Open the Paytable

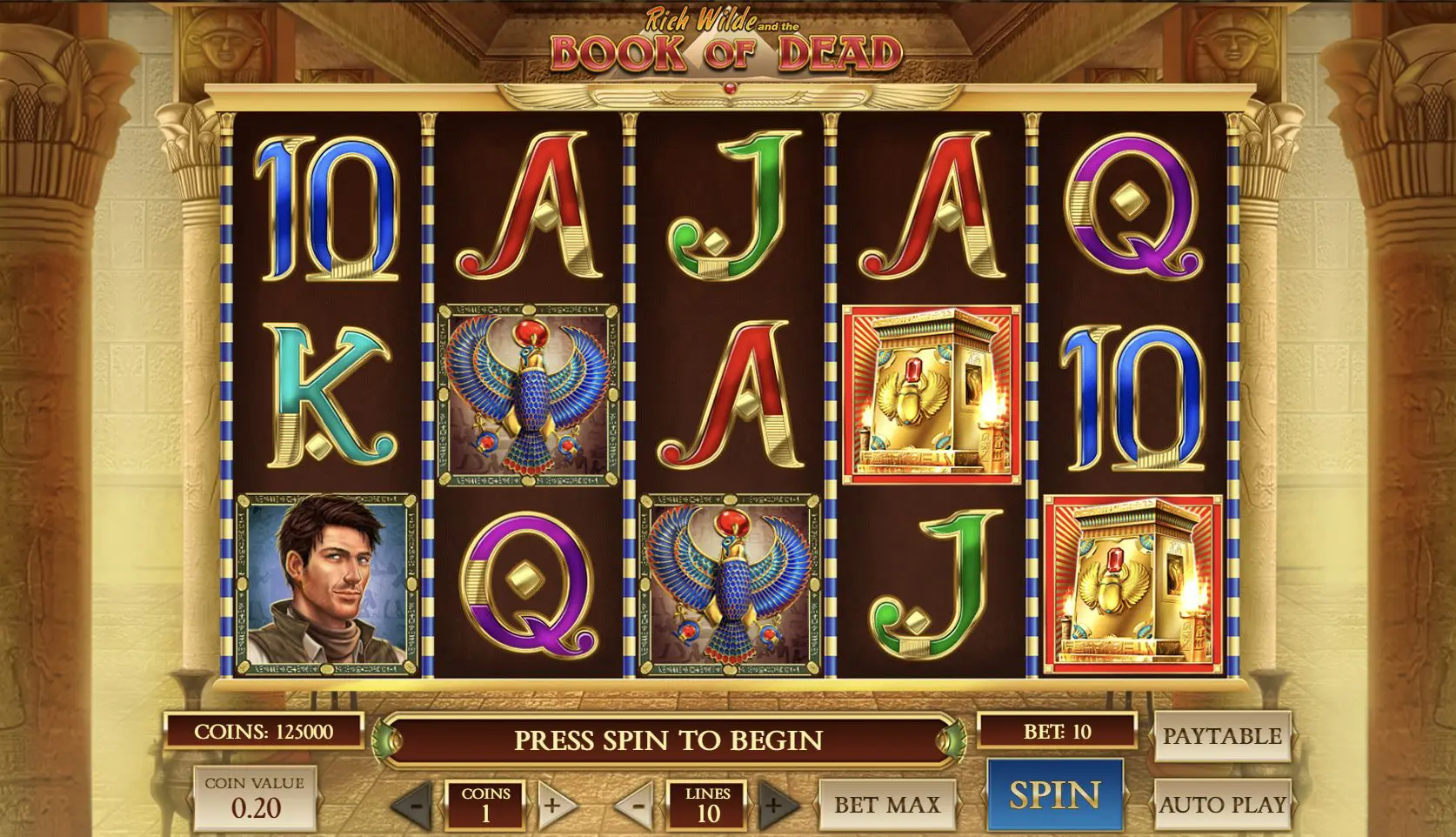tap(1222, 736)
